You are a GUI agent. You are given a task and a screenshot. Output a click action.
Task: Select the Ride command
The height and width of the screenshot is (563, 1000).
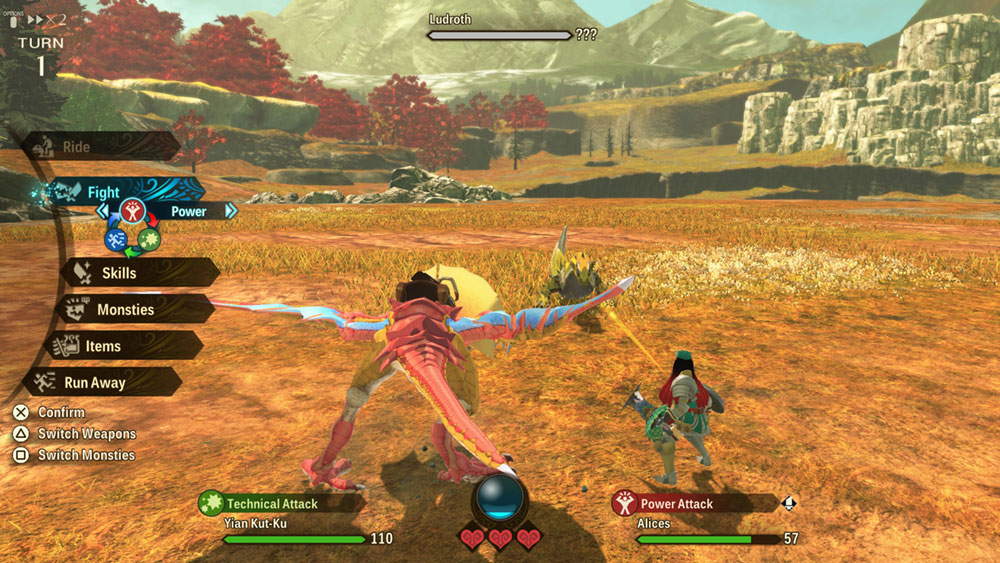[100, 147]
